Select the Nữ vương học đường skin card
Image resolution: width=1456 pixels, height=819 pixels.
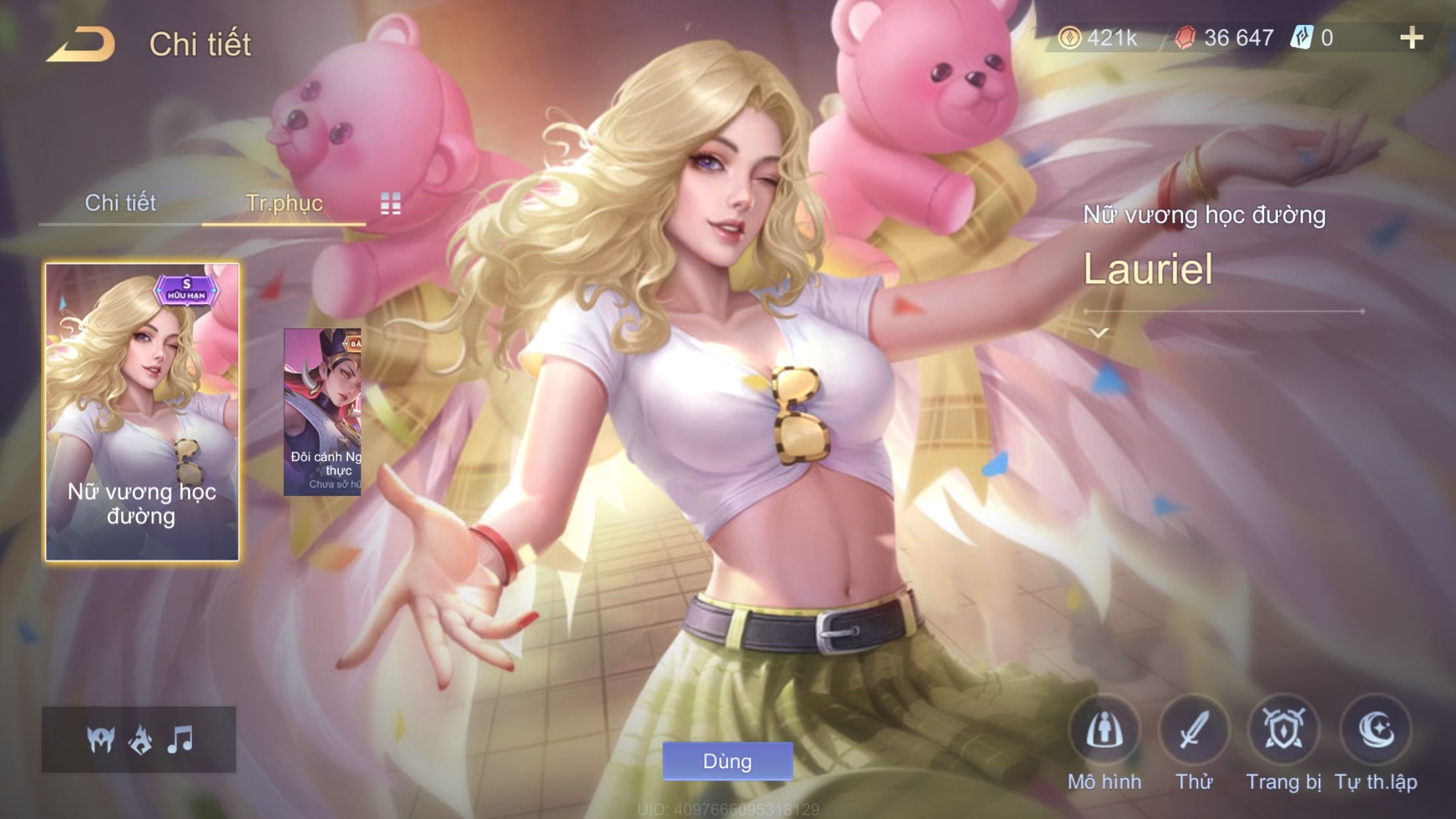[x=142, y=412]
